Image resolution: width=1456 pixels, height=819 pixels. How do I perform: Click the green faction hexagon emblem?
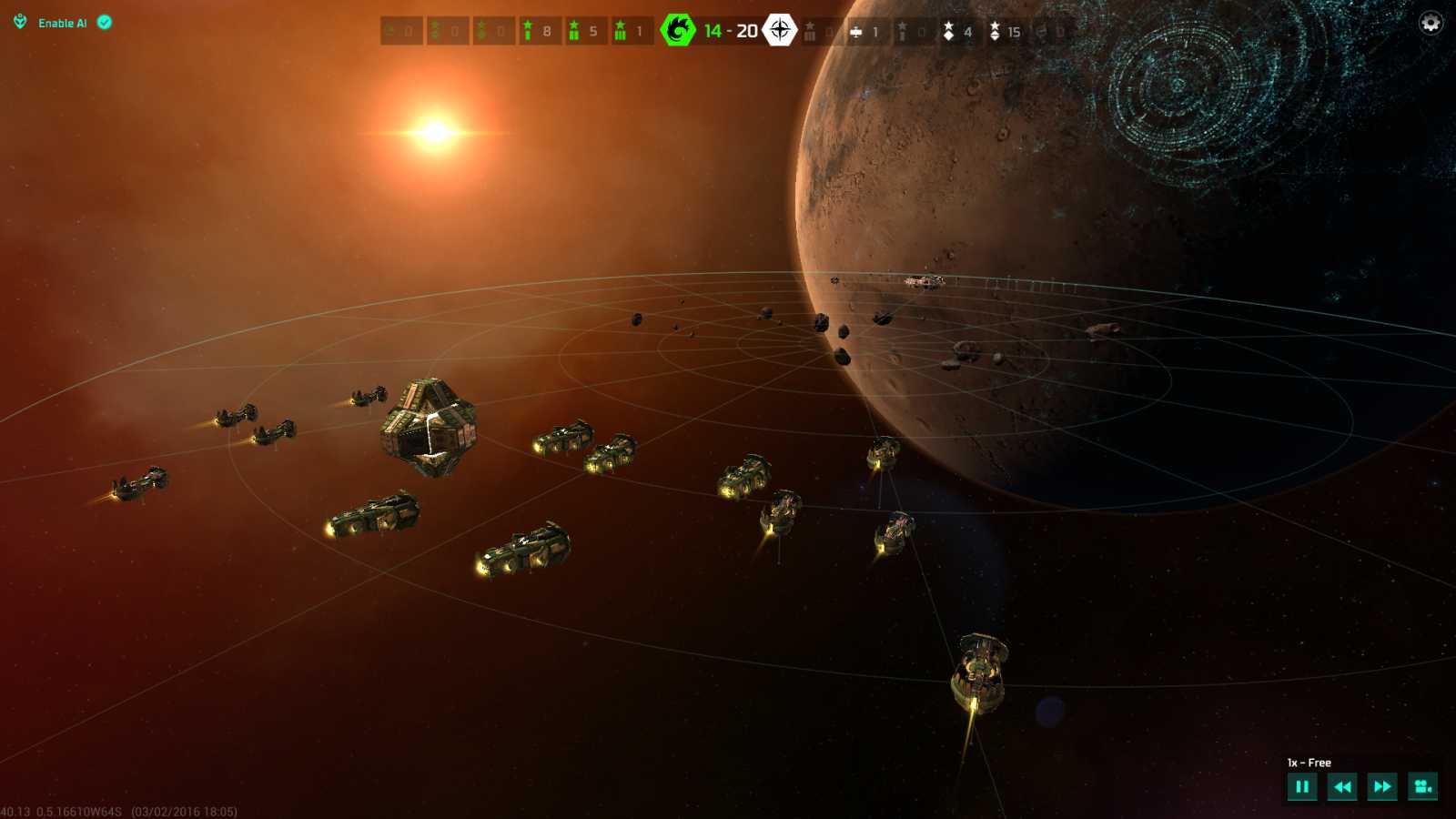678,30
